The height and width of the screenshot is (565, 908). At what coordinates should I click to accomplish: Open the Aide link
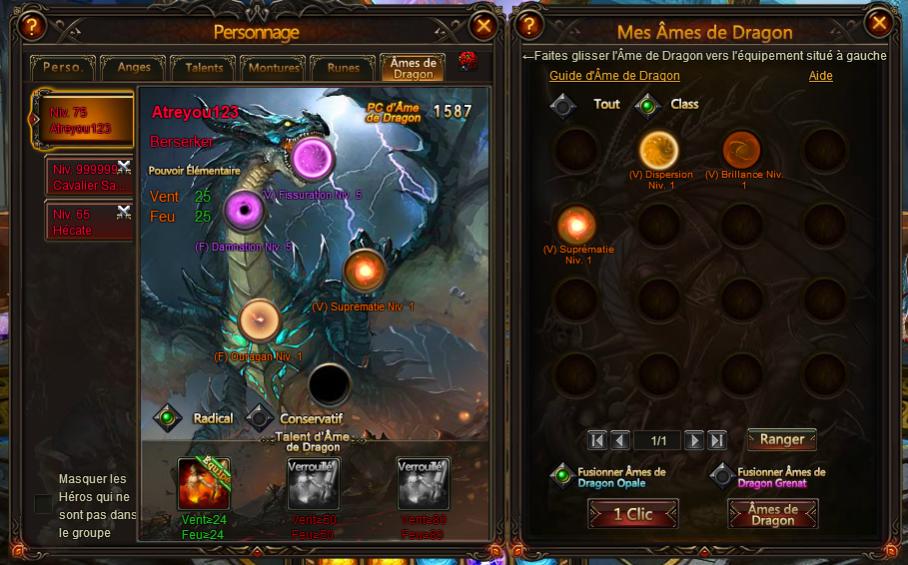820,76
